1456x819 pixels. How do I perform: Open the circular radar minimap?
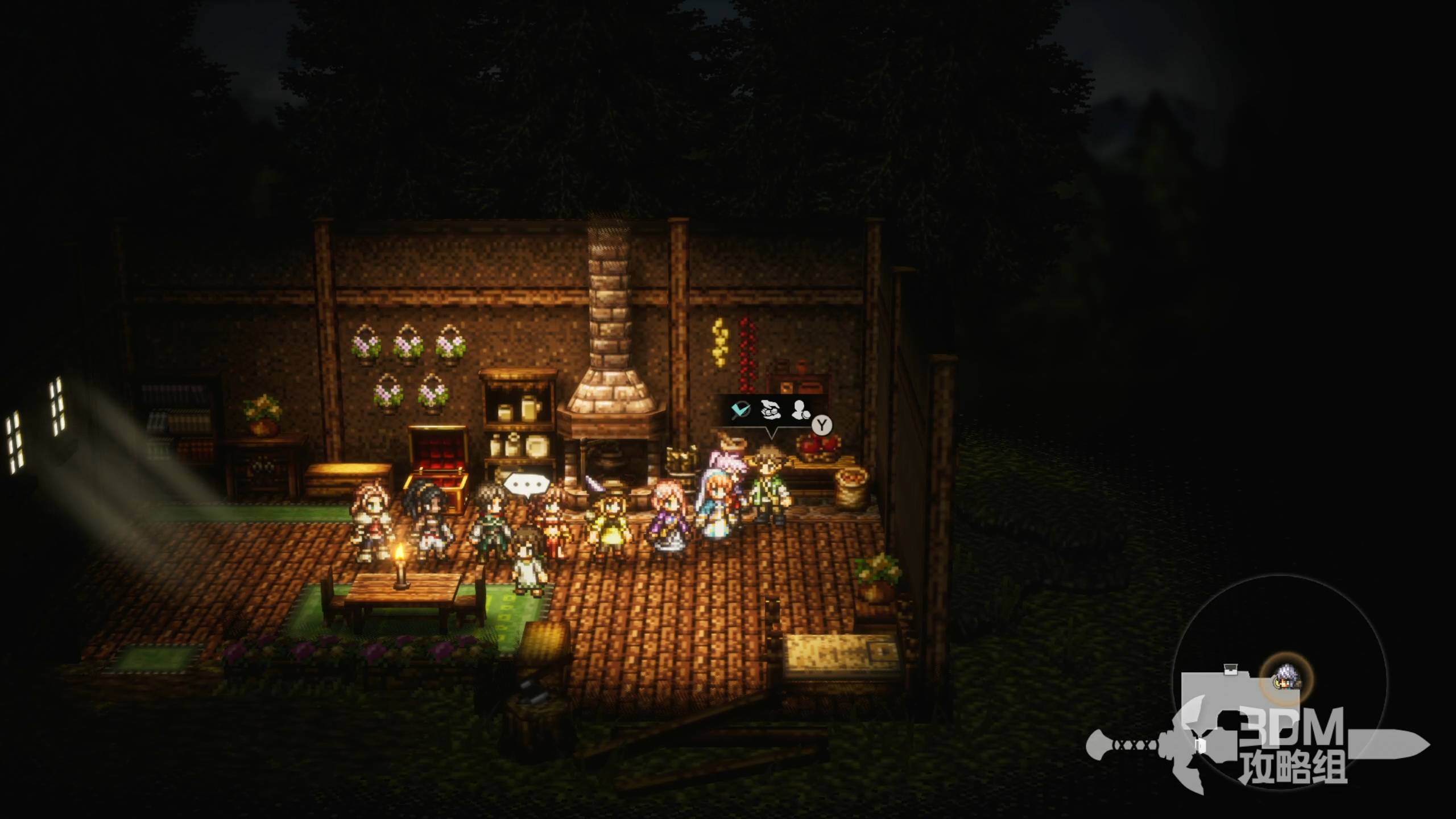tap(1280, 681)
